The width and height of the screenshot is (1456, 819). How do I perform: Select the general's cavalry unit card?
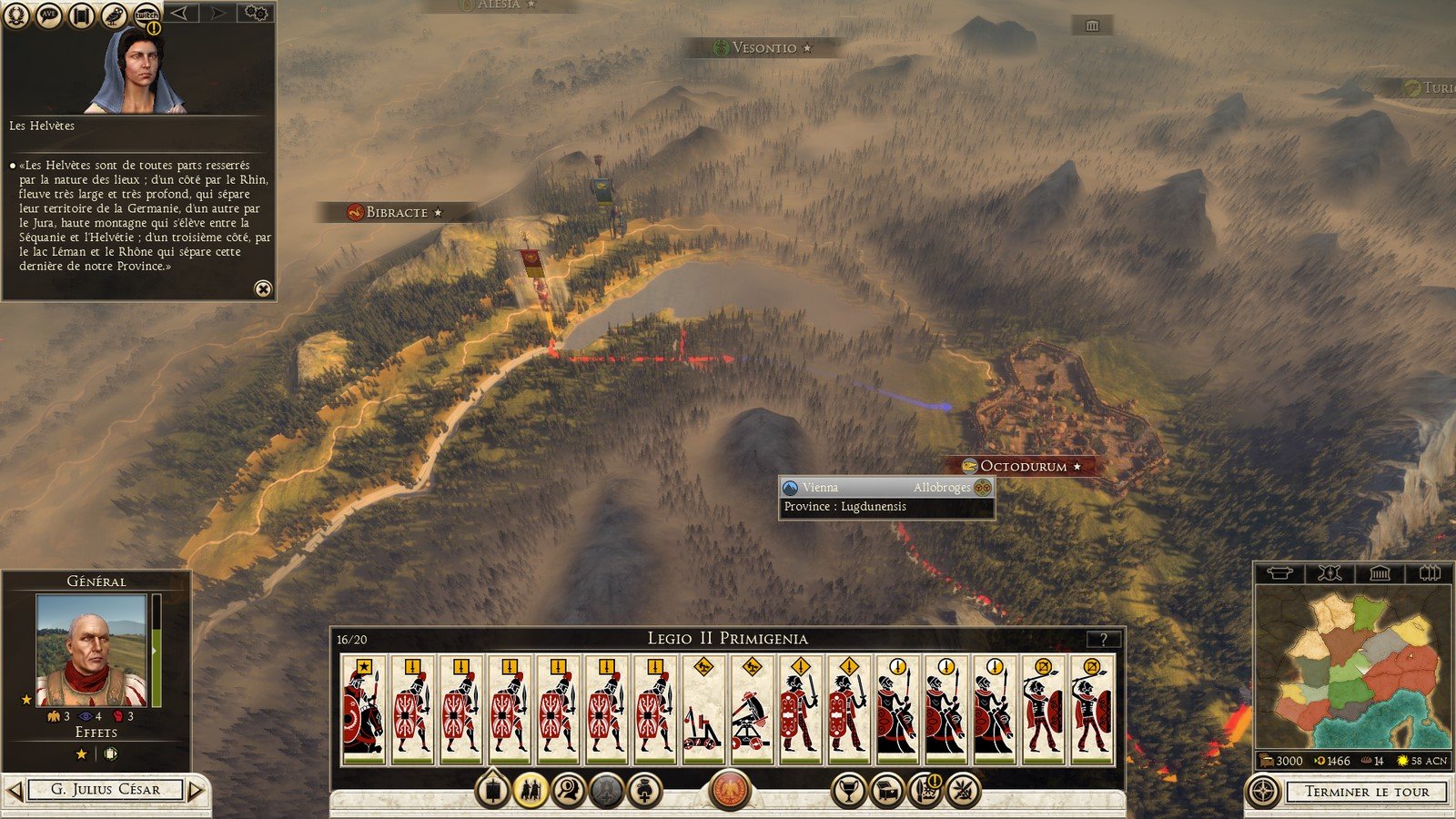click(x=363, y=710)
